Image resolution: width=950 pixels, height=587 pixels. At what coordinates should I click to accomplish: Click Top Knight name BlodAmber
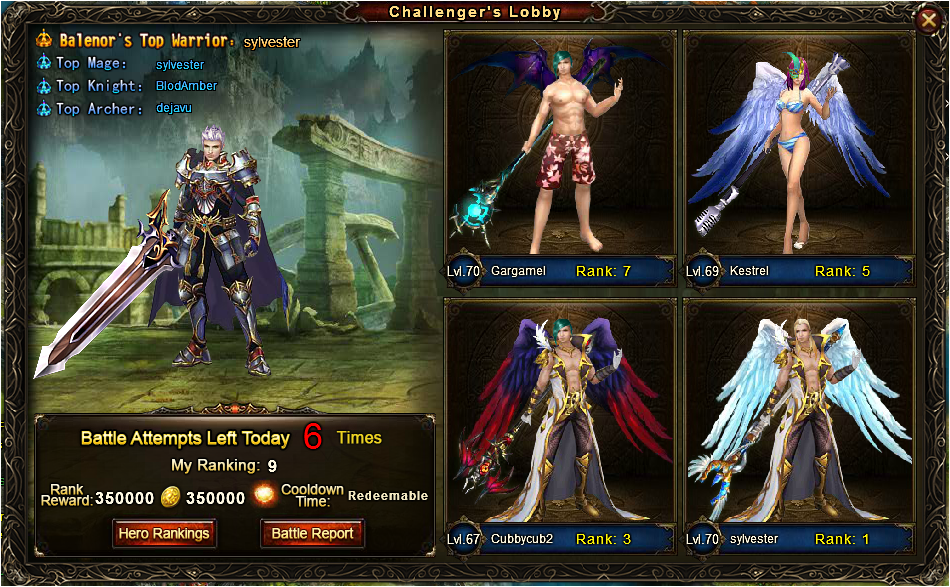[186, 86]
